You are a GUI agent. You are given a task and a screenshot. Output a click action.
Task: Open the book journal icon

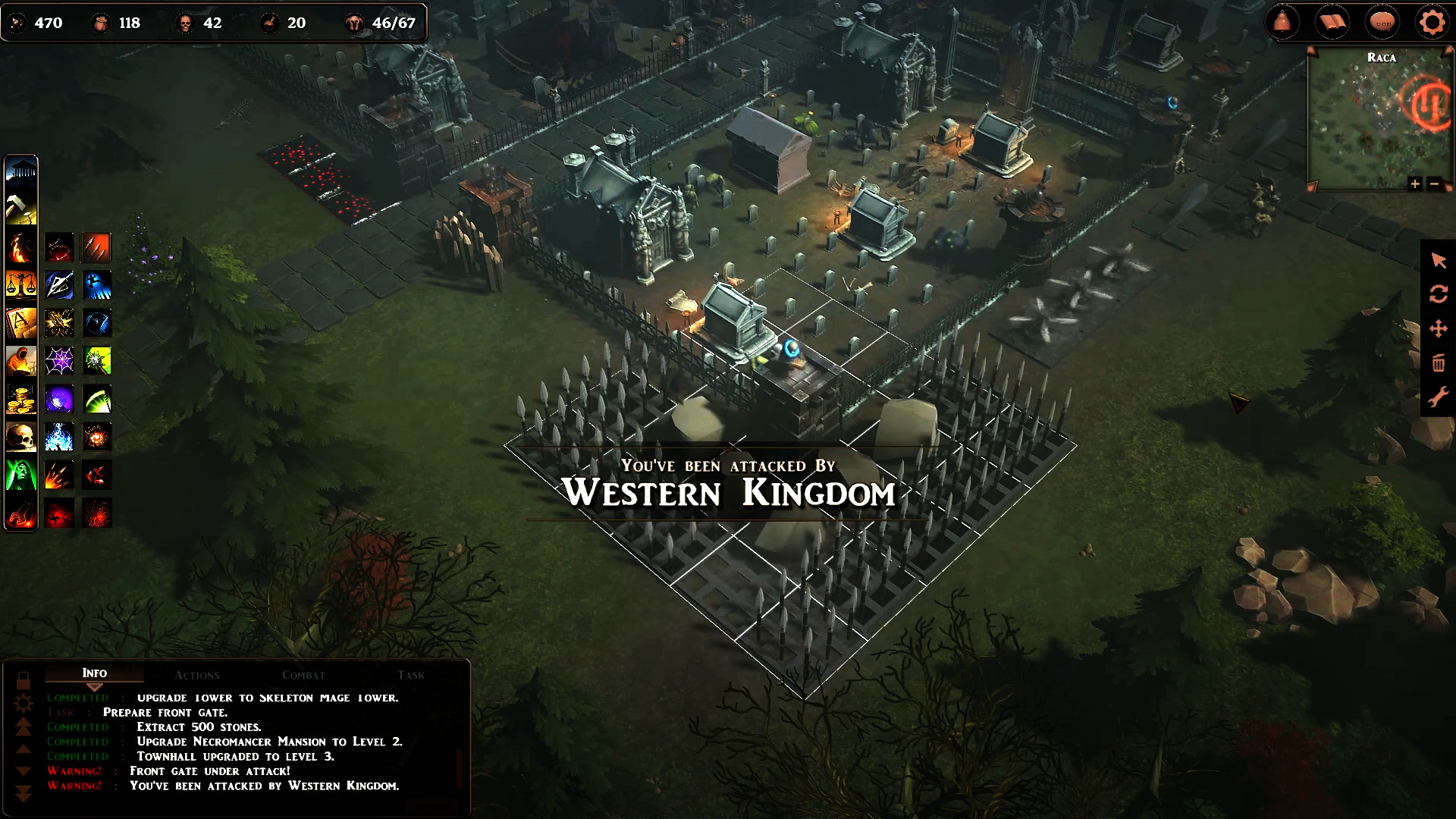point(1332,23)
